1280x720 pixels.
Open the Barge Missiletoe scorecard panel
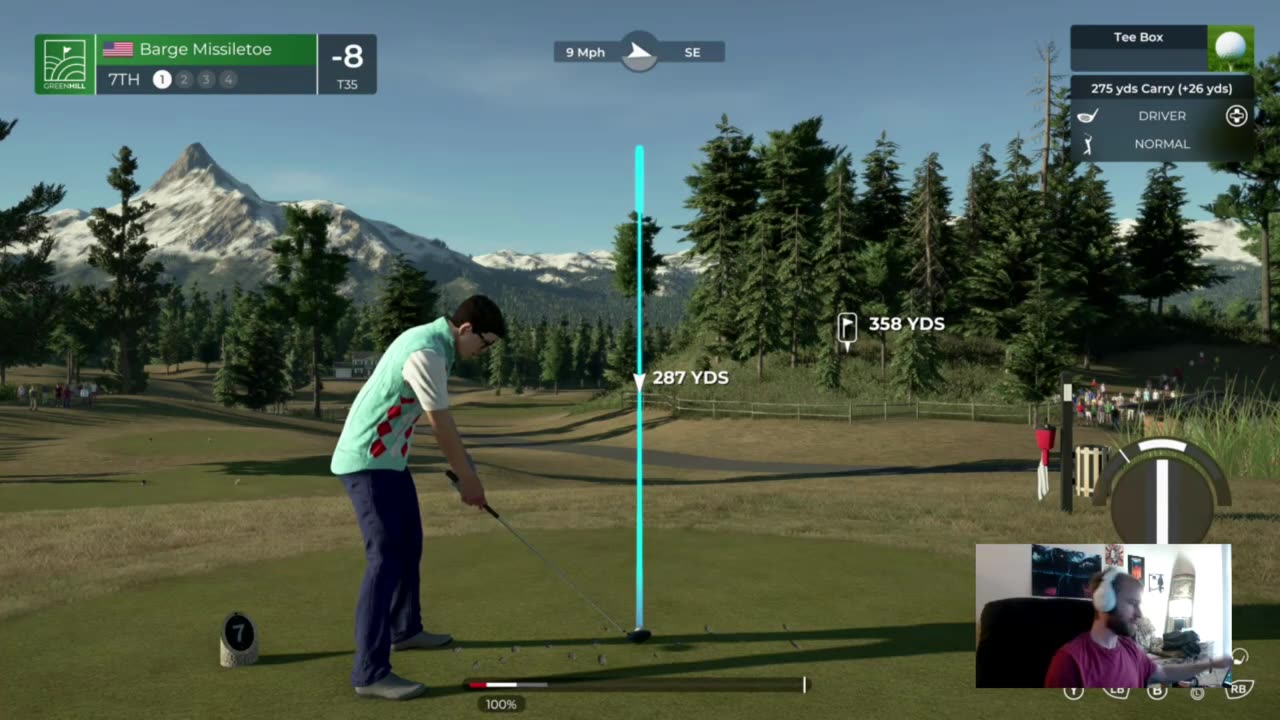coord(206,64)
